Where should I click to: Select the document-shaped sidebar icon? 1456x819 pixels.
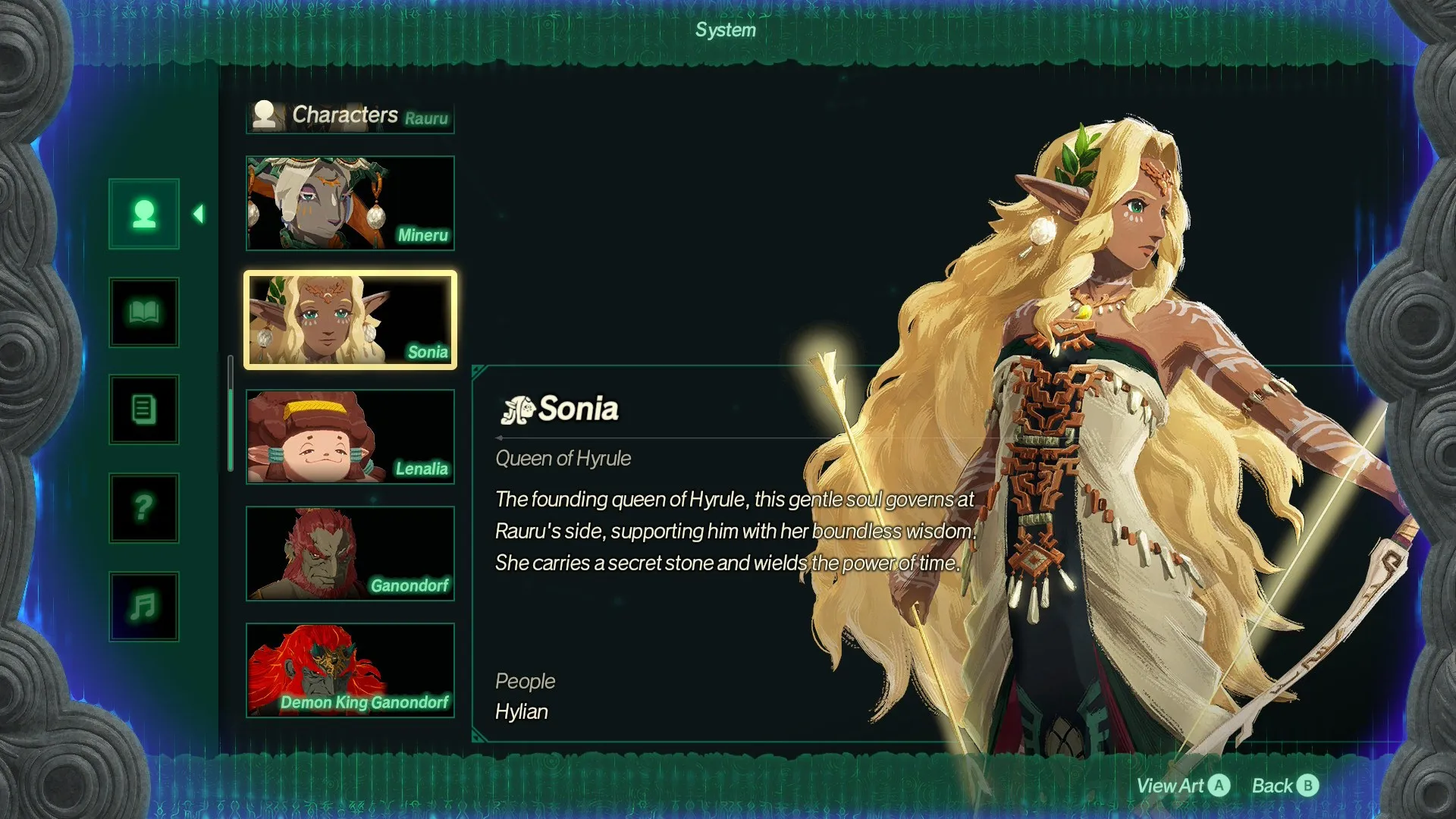tap(143, 409)
